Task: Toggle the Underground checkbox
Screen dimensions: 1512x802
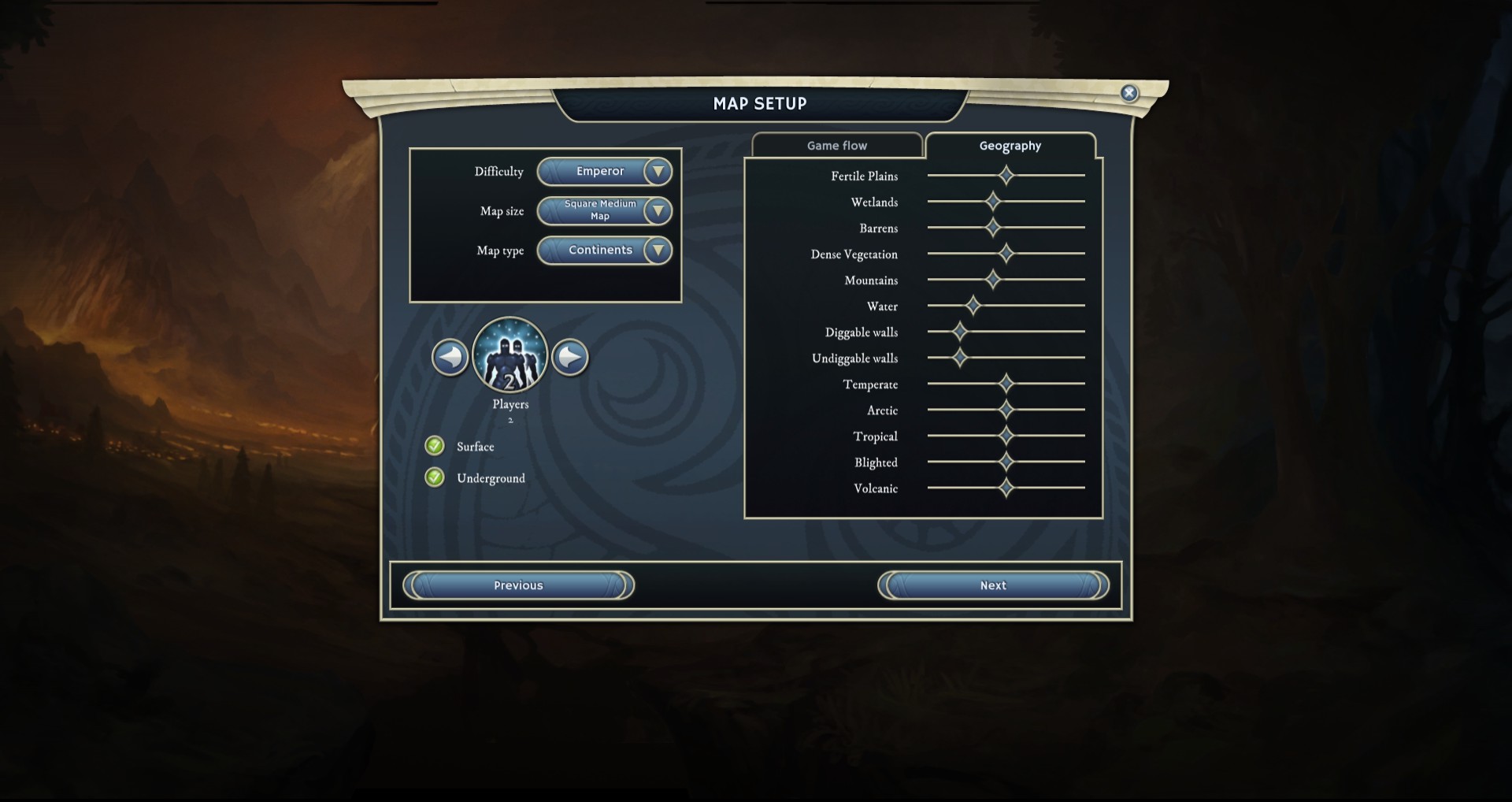Action: (435, 477)
